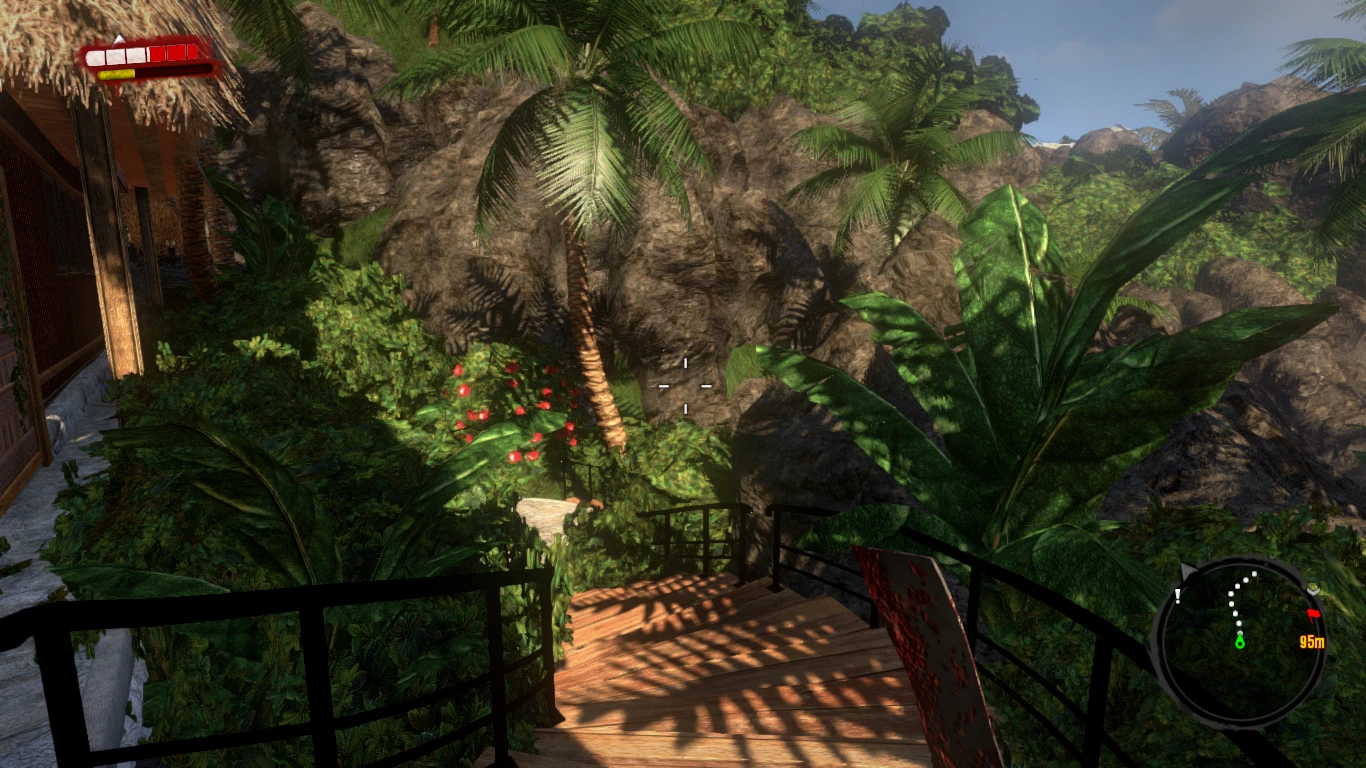This screenshot has height=768, width=1366.
Task: Click the third health bar segment
Action: pos(136,55)
